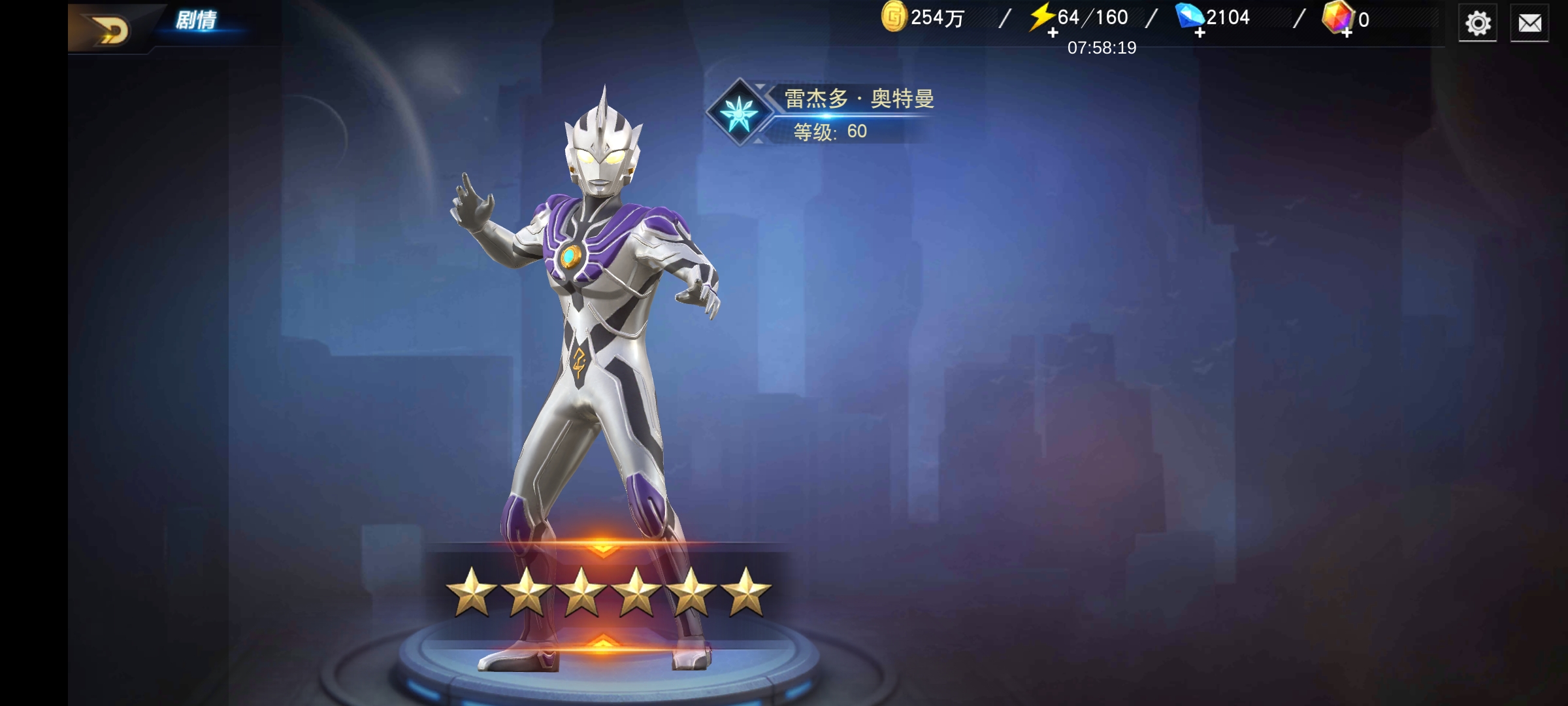Tap the + under the energy counter
This screenshot has width=1568, height=706.
point(1053,34)
